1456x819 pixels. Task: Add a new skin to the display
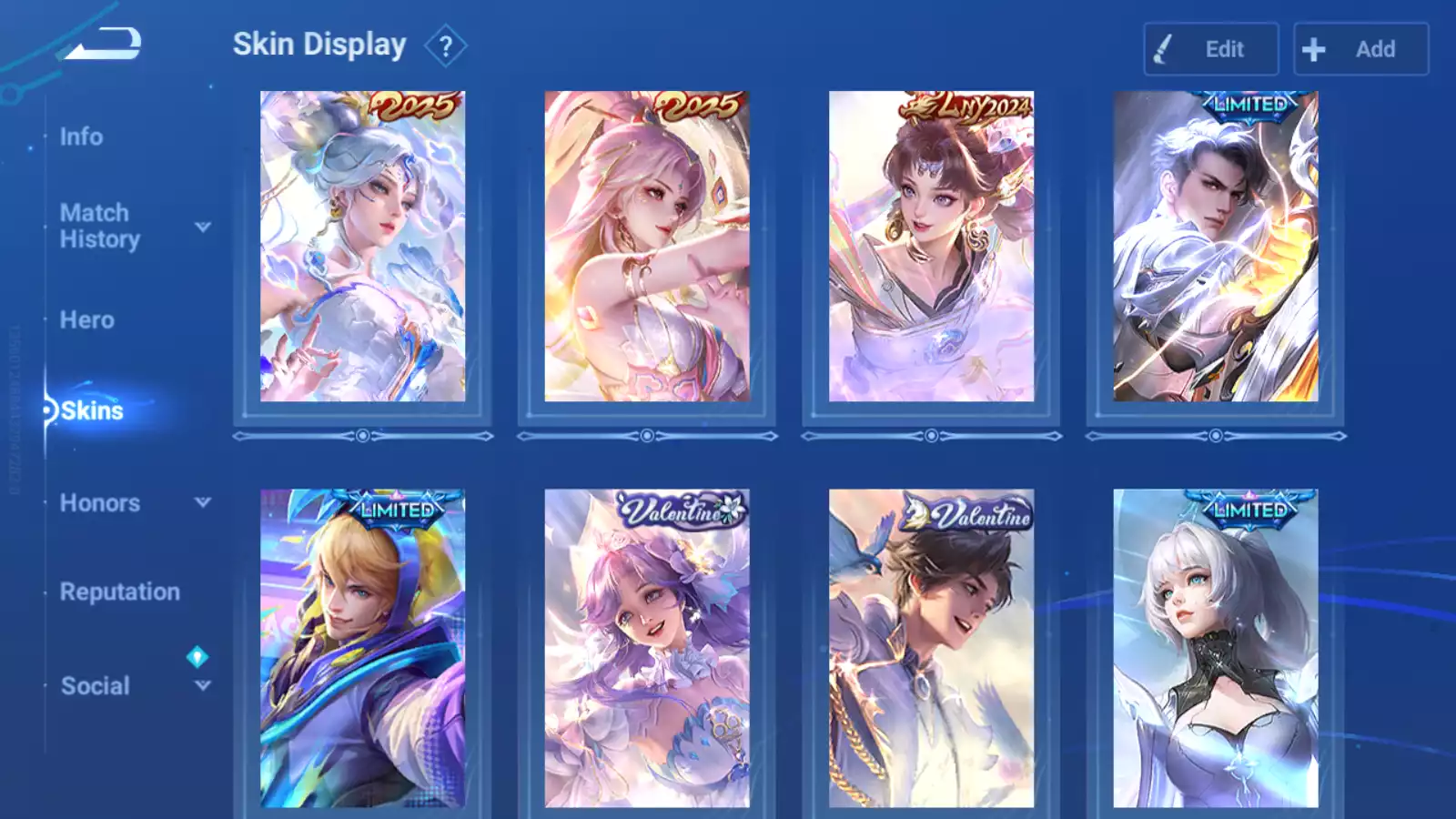click(x=1360, y=49)
